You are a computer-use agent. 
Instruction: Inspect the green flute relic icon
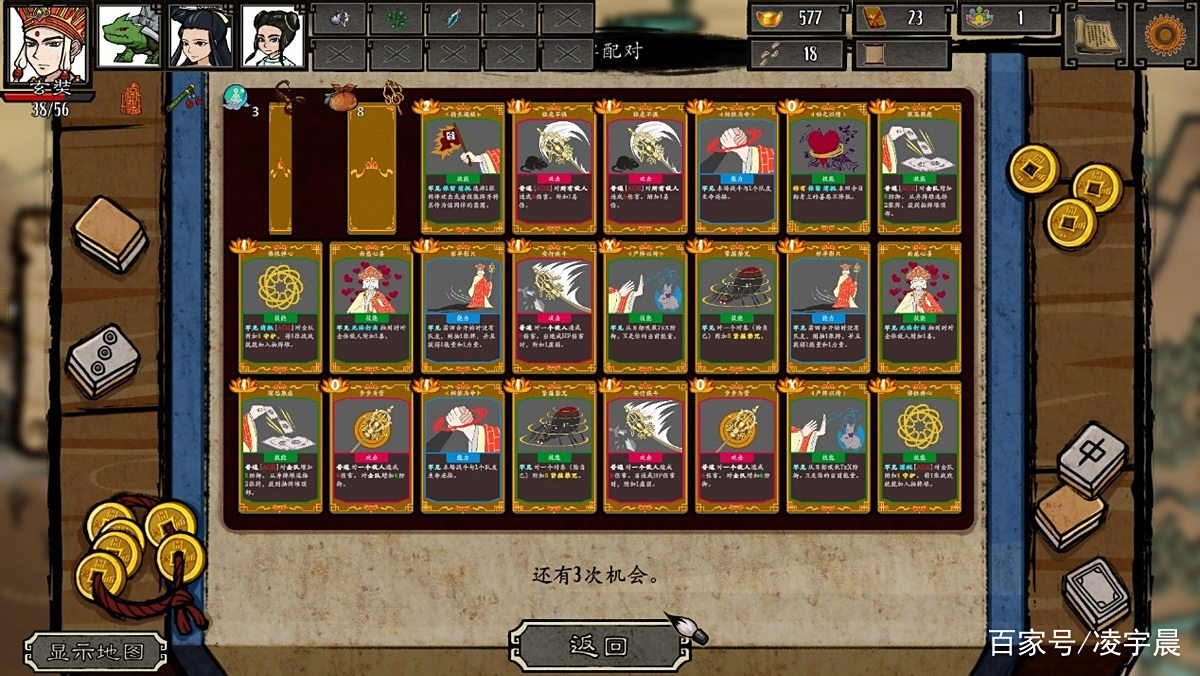pyautogui.click(x=179, y=99)
